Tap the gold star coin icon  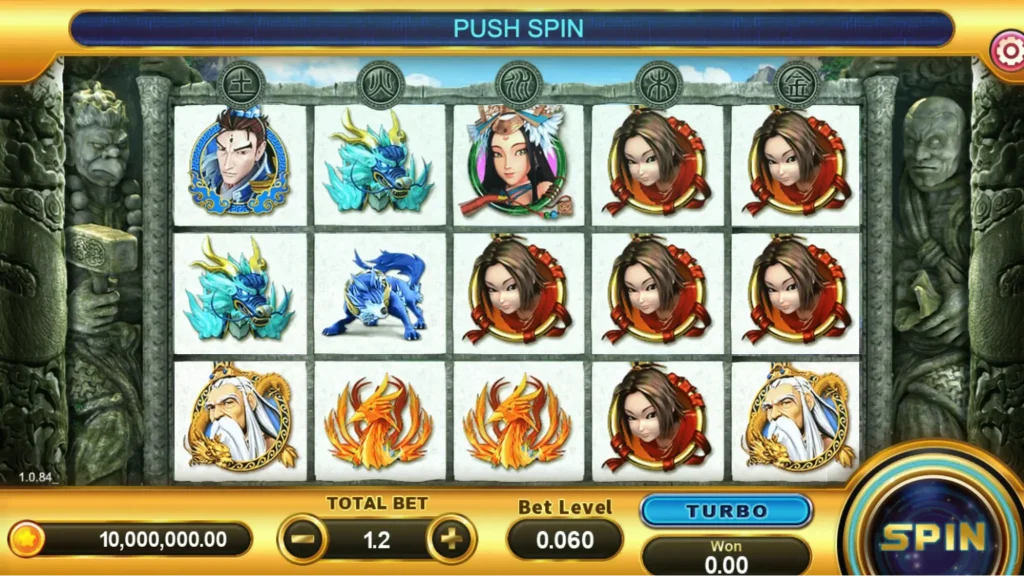(28, 540)
